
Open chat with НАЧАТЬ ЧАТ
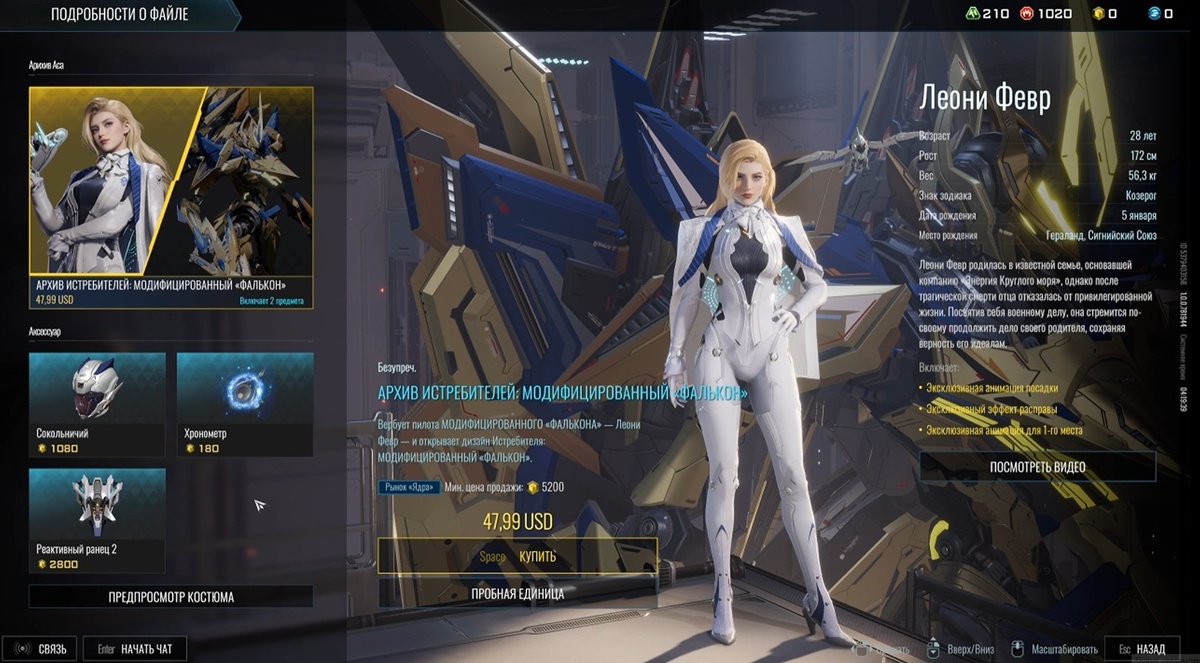click(135, 649)
